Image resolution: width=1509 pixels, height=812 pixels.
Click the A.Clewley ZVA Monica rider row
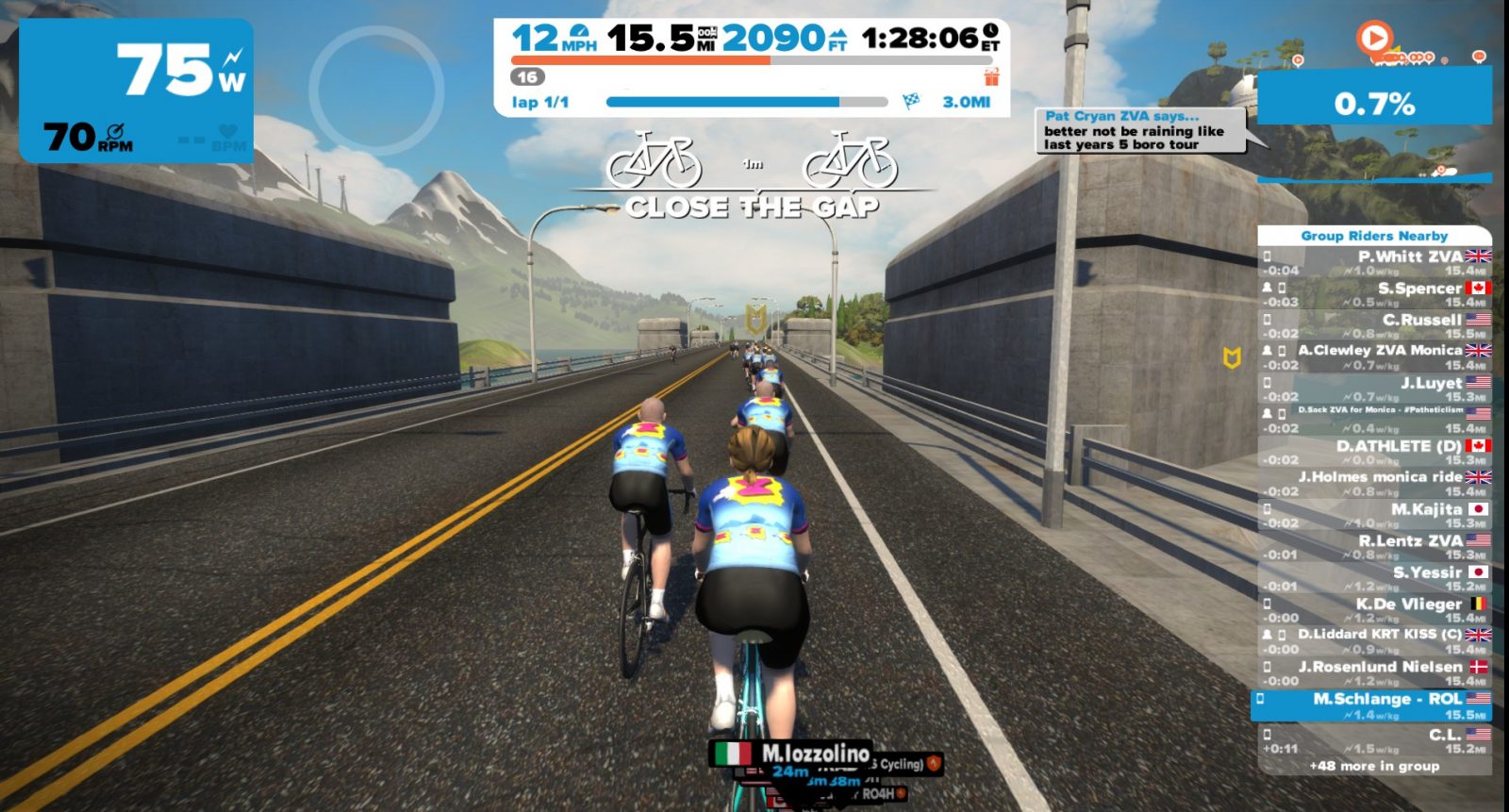[1375, 356]
